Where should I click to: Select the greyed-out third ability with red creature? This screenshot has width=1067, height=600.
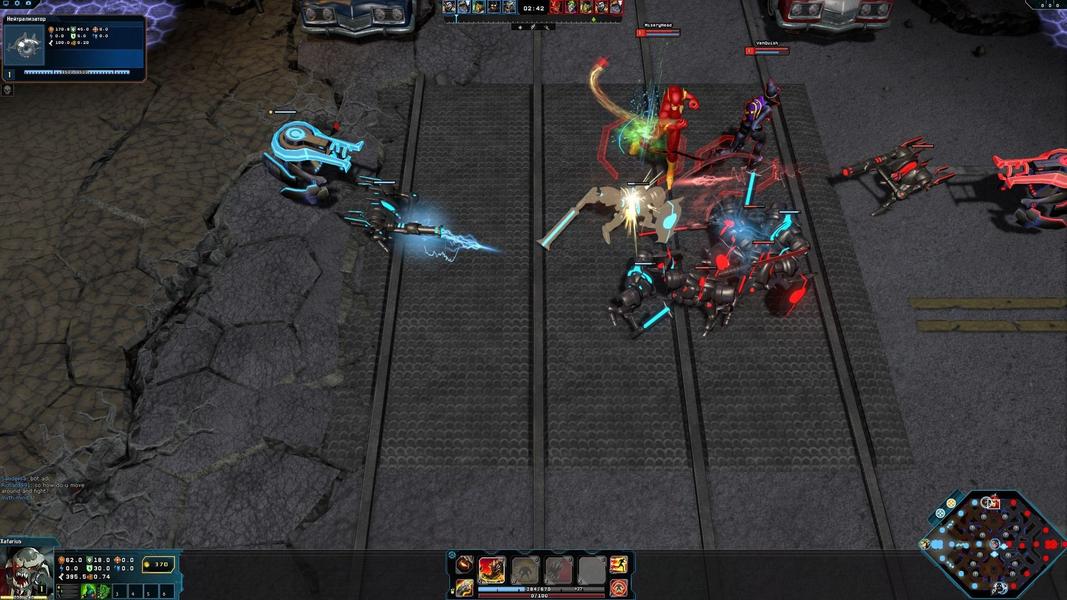coord(559,570)
